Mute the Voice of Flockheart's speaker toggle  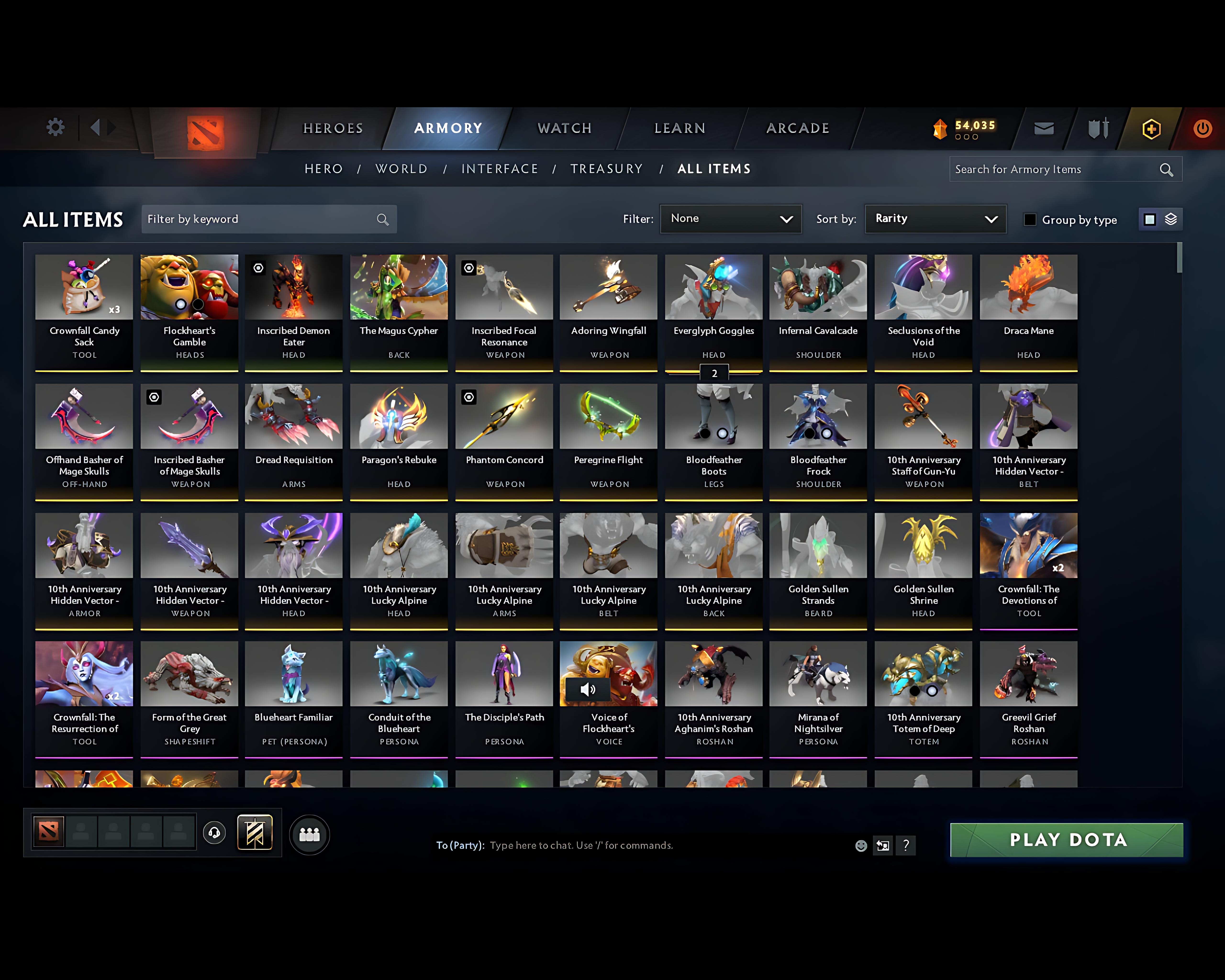coord(588,689)
